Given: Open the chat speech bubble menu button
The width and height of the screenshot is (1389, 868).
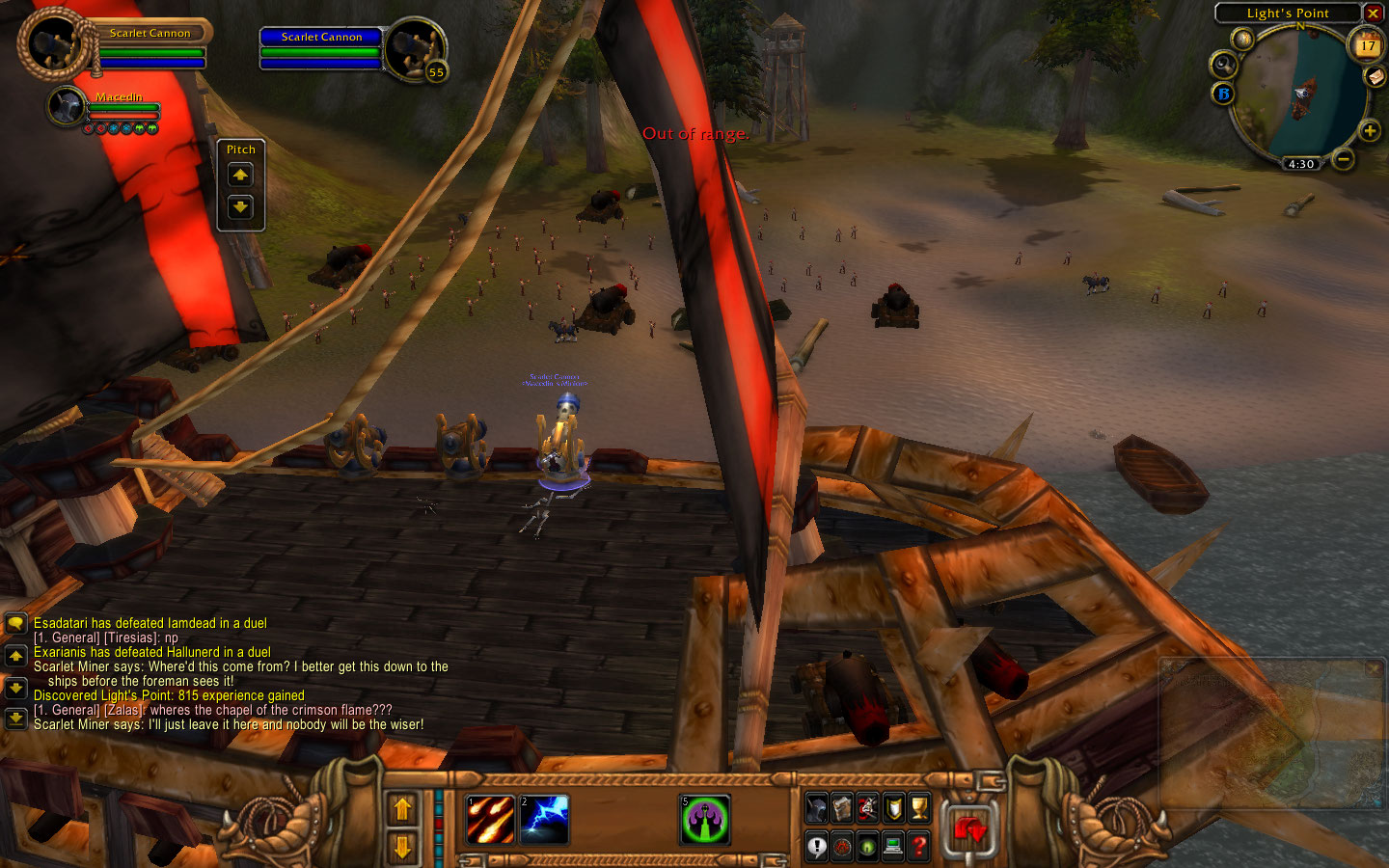Looking at the screenshot, I should [15, 625].
